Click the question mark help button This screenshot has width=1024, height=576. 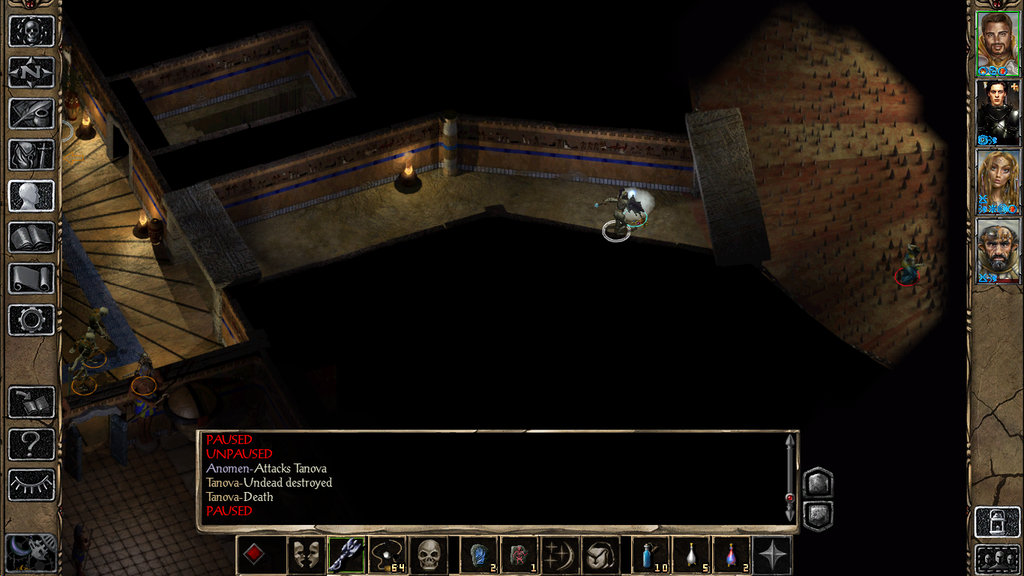[31, 443]
